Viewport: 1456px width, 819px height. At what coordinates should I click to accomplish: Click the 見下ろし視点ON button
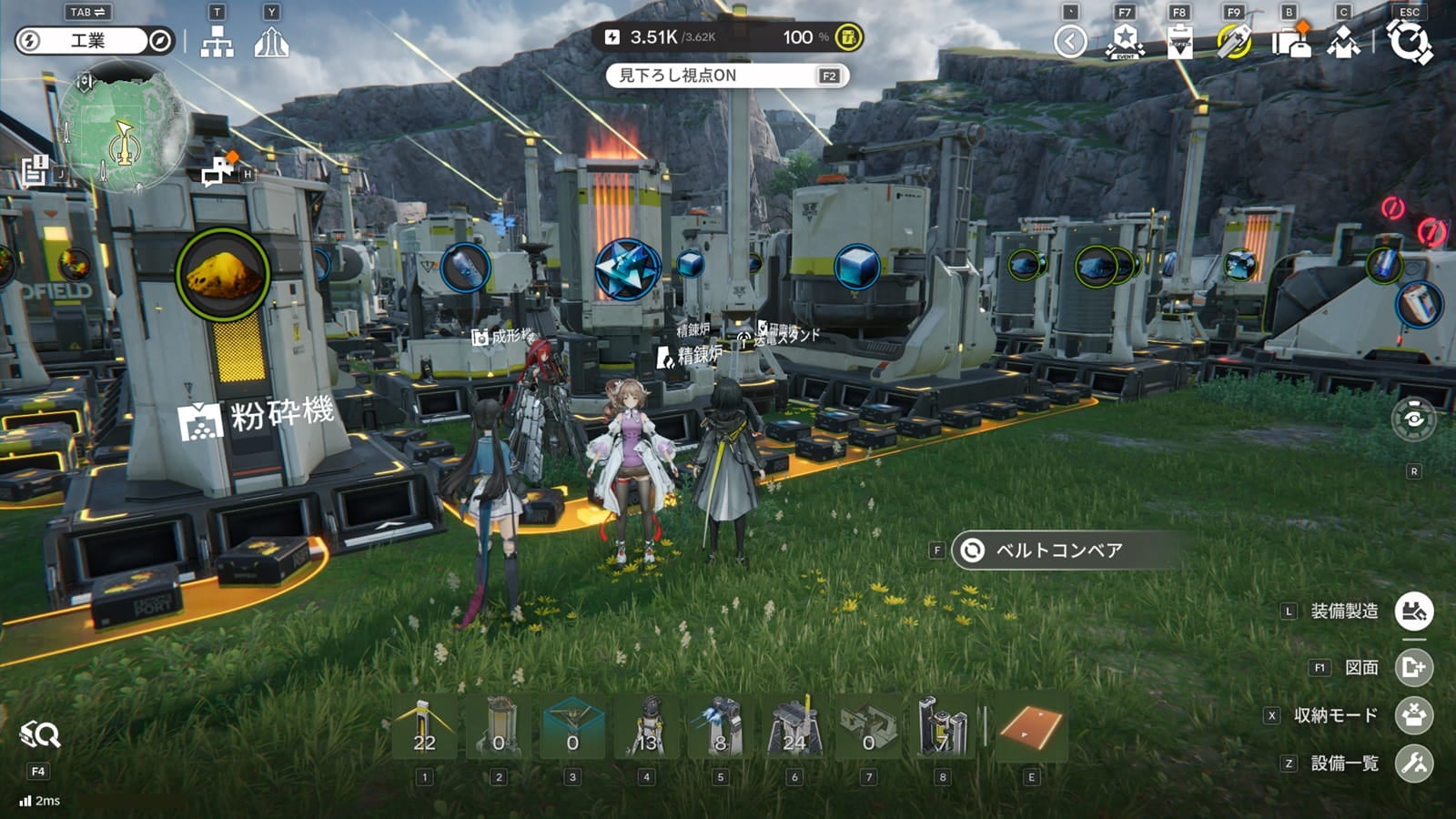click(x=727, y=76)
